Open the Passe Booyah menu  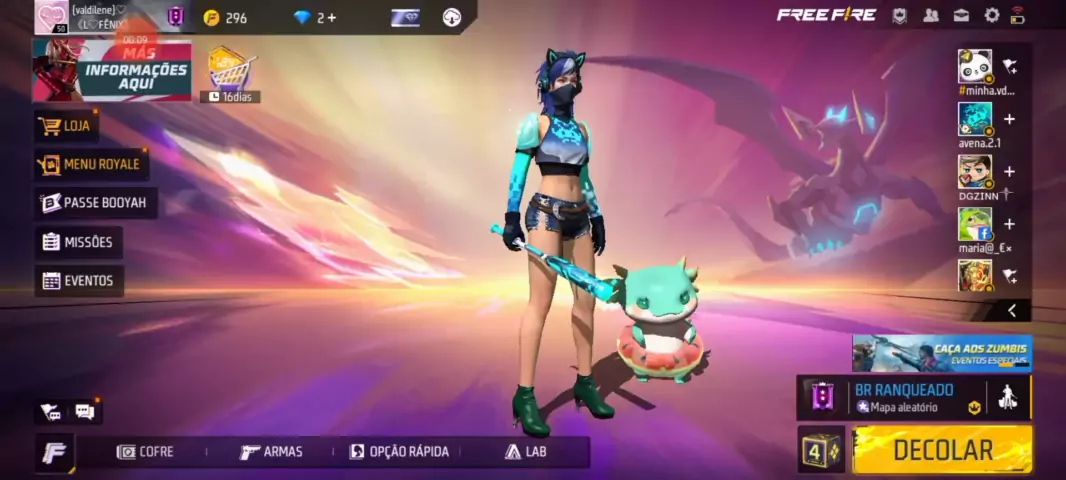pyautogui.click(x=95, y=203)
